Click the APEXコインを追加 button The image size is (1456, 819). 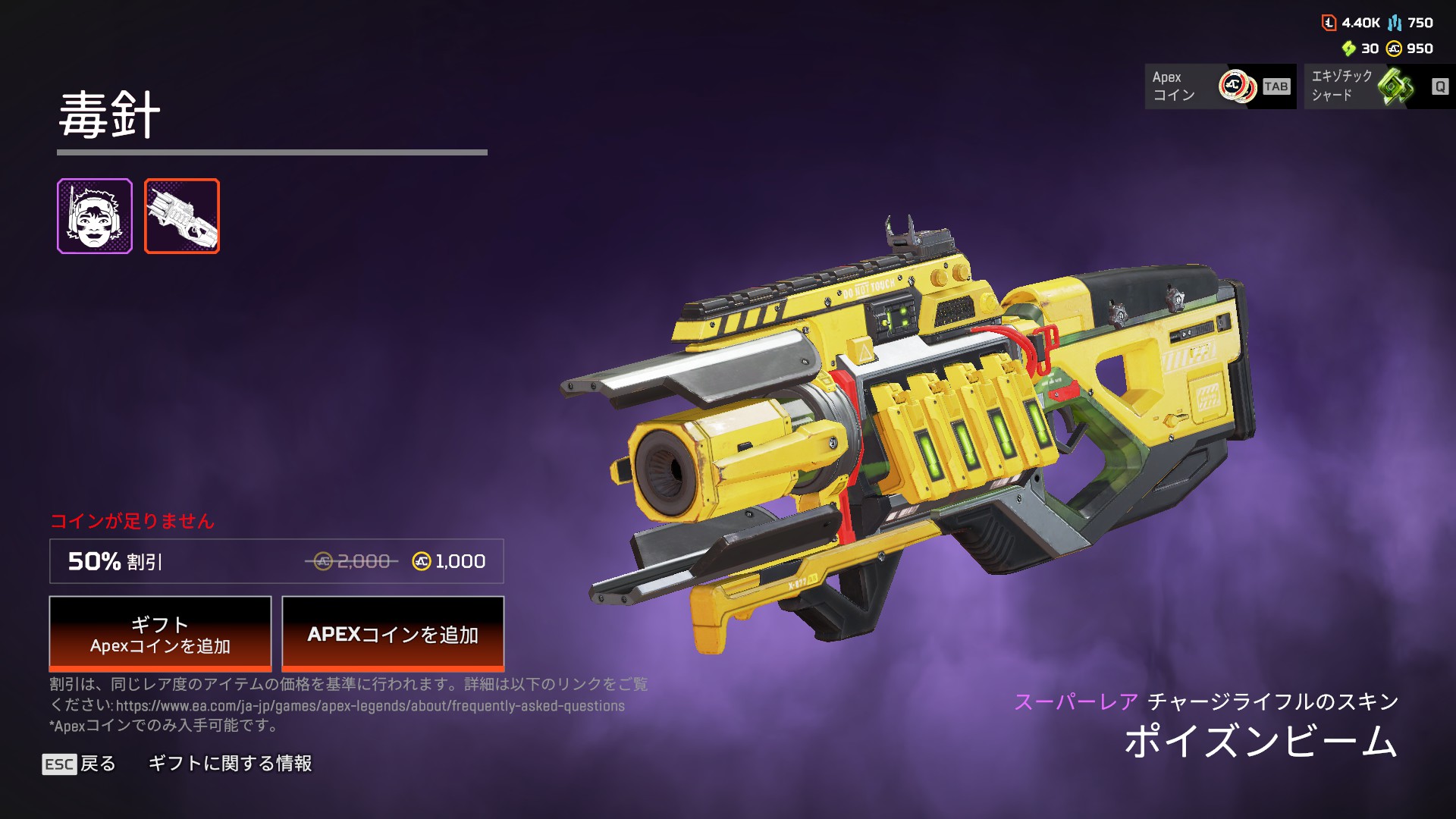point(393,633)
